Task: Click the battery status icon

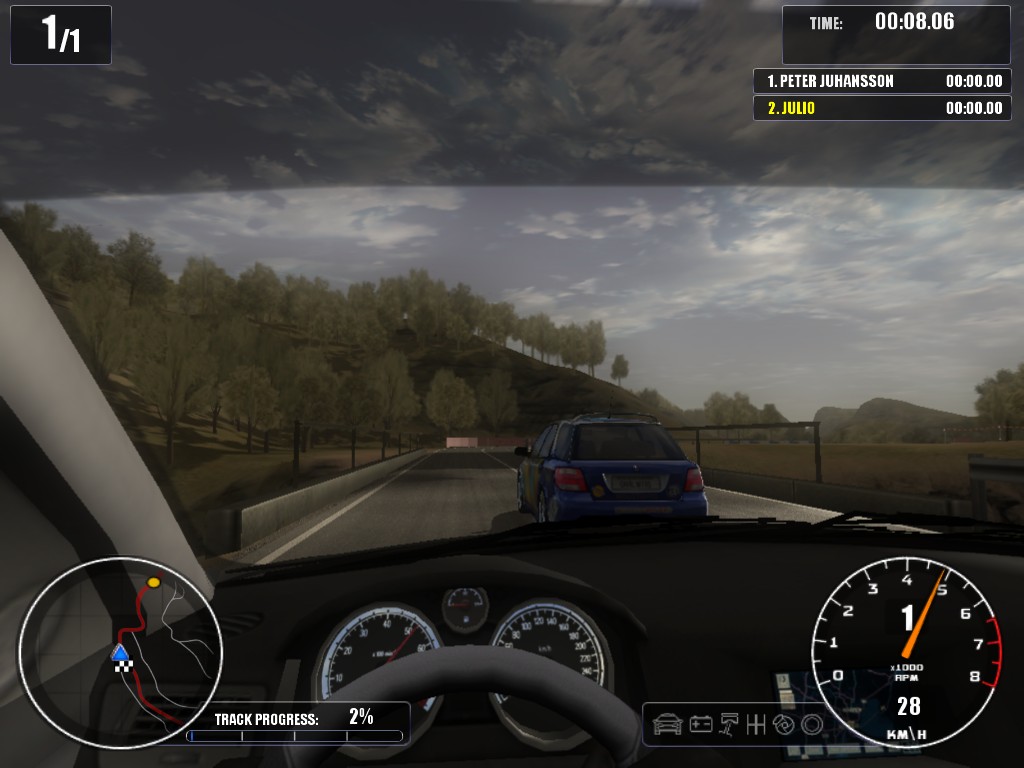Action: (x=701, y=723)
